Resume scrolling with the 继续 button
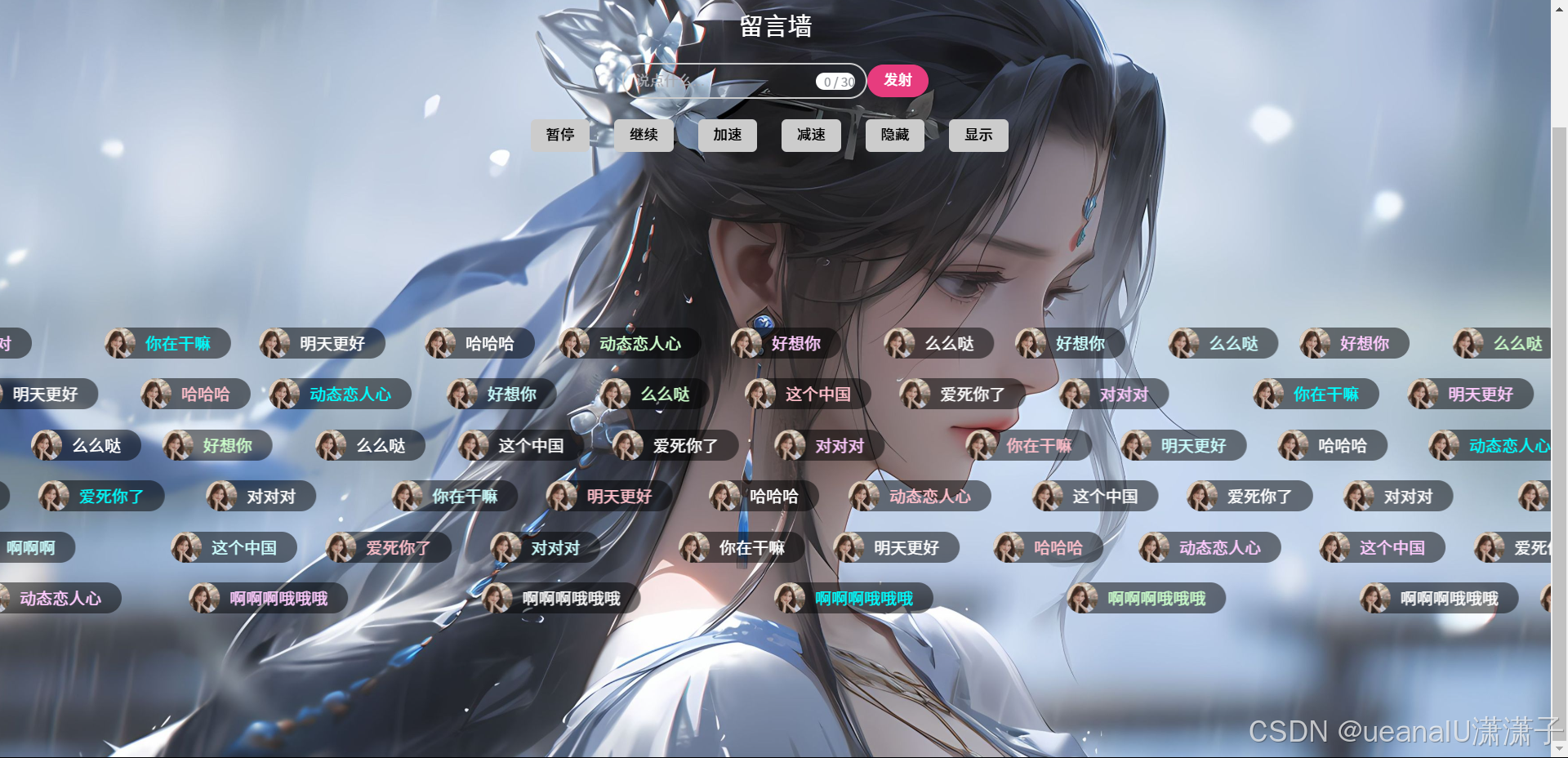Image resolution: width=1568 pixels, height=758 pixels. click(644, 135)
